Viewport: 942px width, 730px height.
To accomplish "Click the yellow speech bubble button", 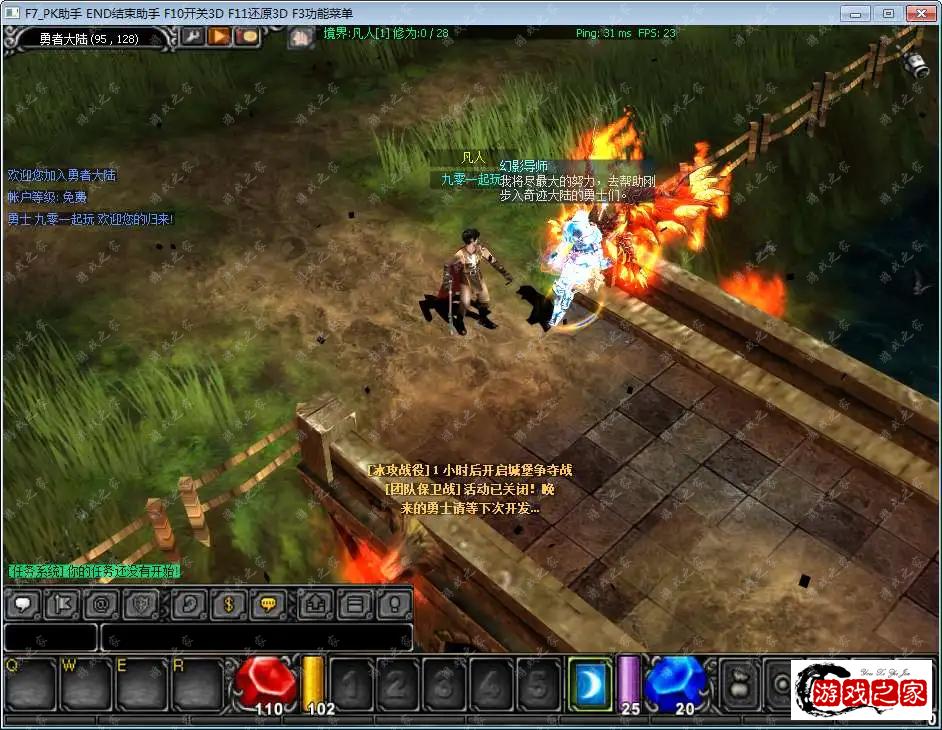I will point(268,603).
